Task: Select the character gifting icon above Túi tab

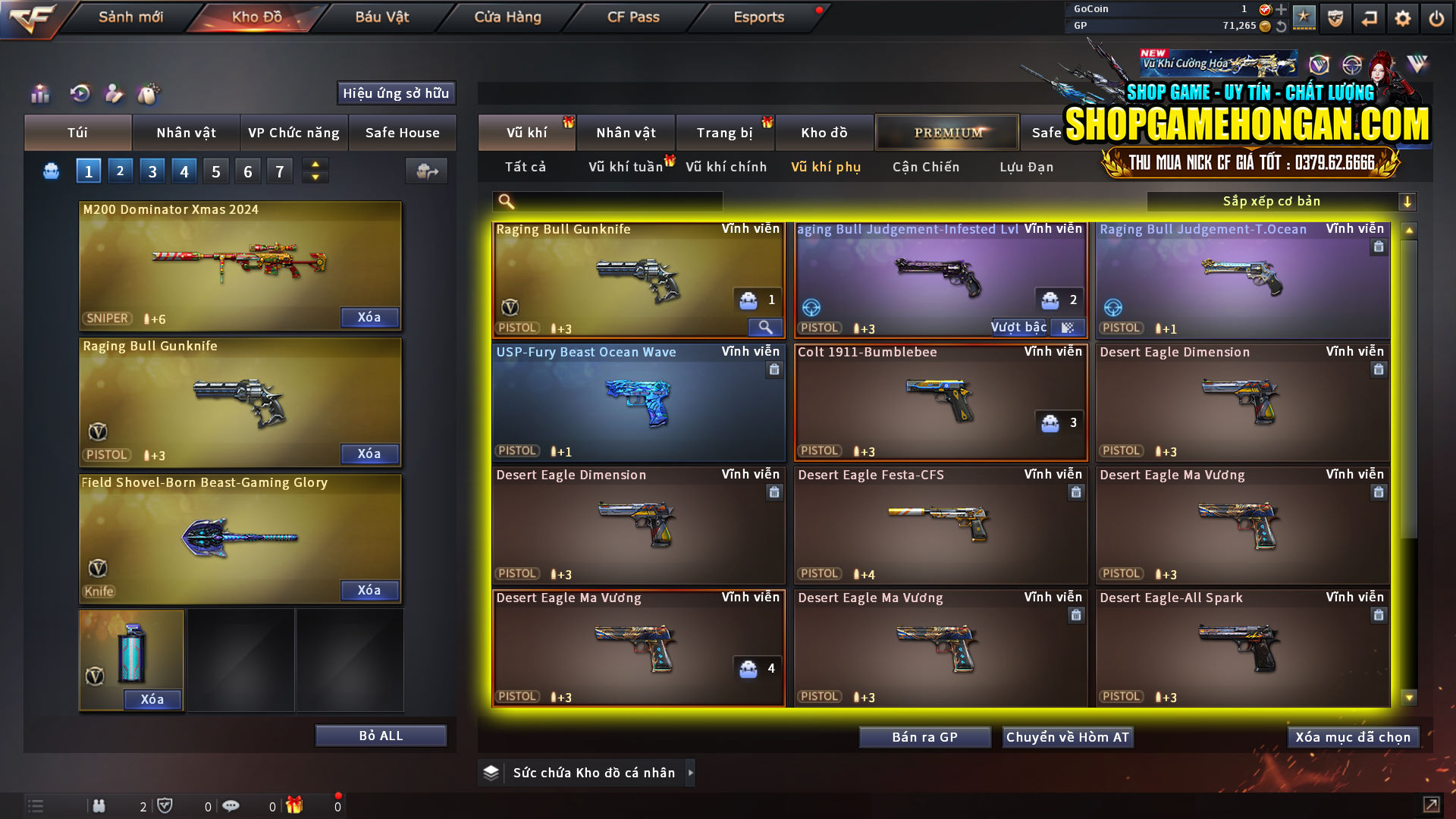Action: click(x=114, y=93)
